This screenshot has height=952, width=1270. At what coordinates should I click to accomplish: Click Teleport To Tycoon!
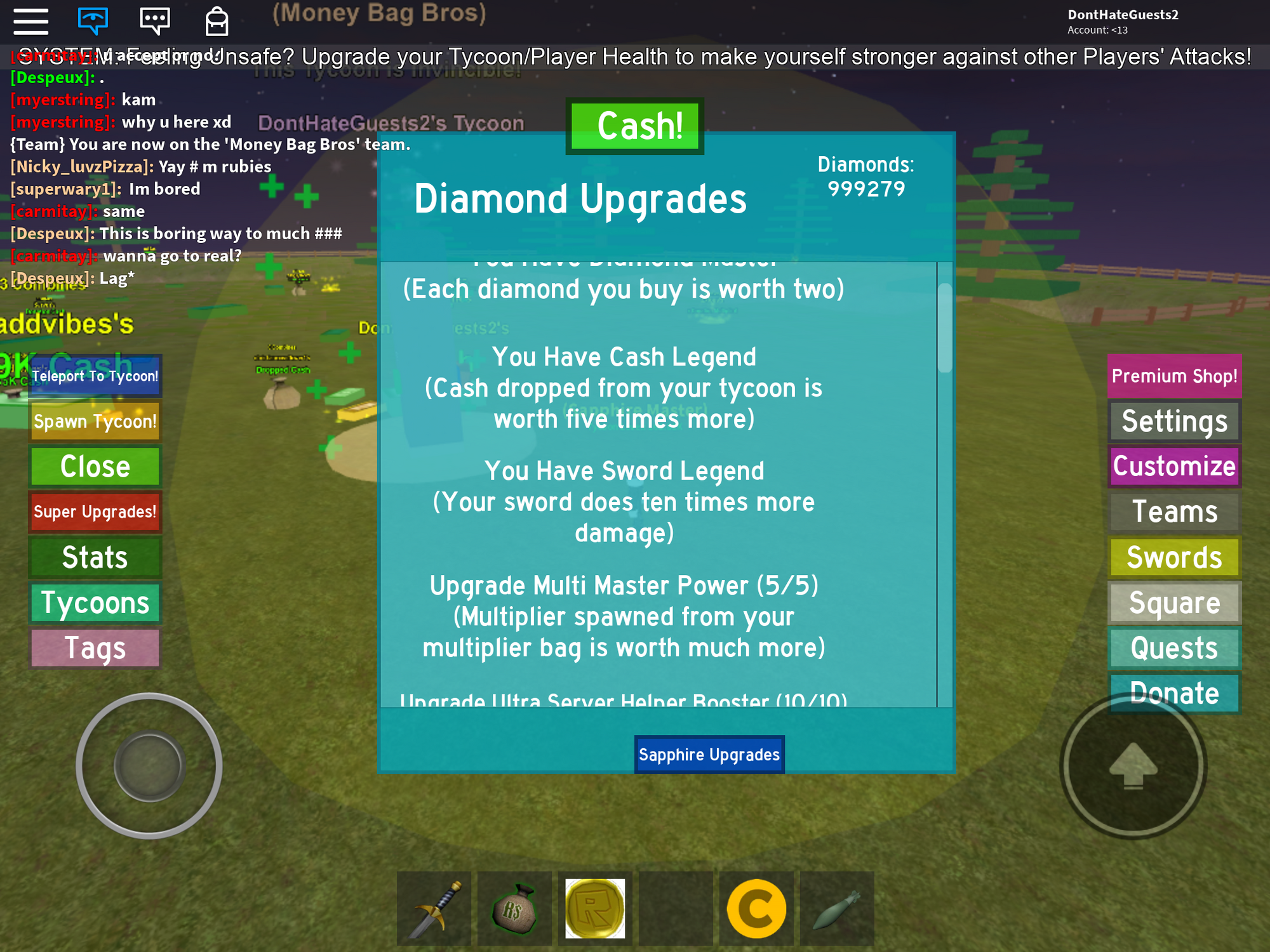[95, 376]
